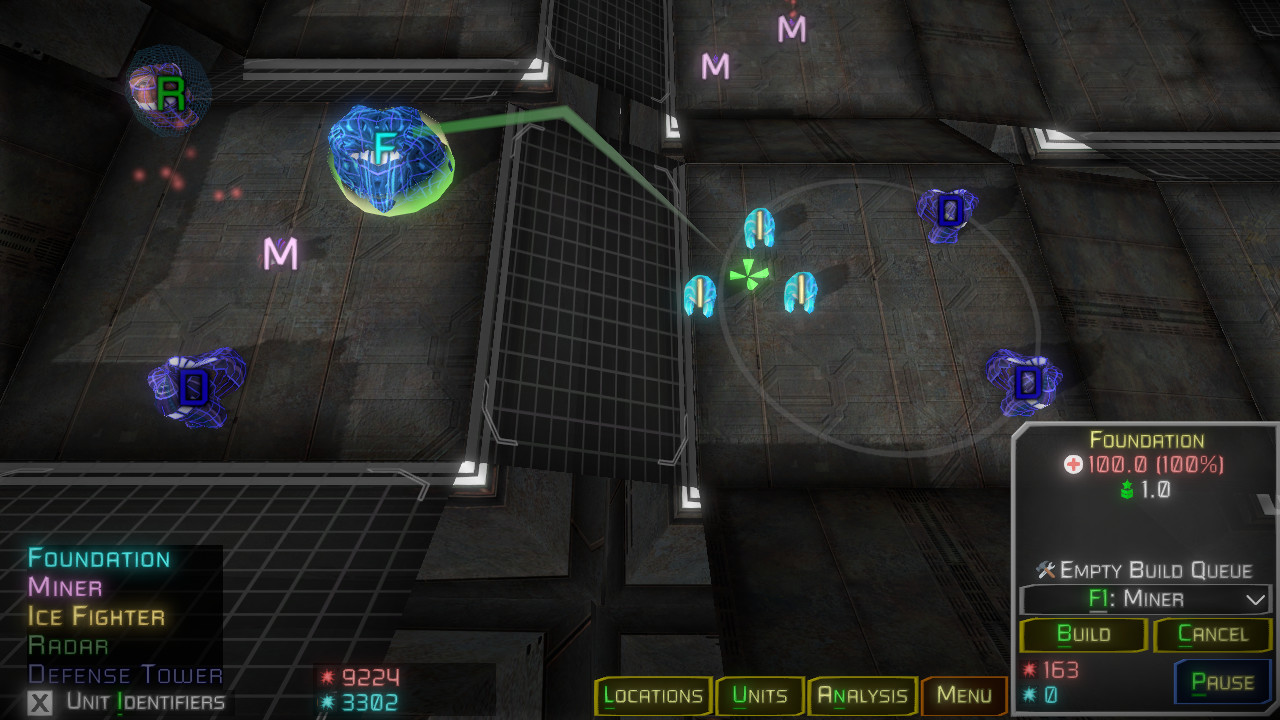
Task: Click the green level star icon
Action: point(1124,490)
